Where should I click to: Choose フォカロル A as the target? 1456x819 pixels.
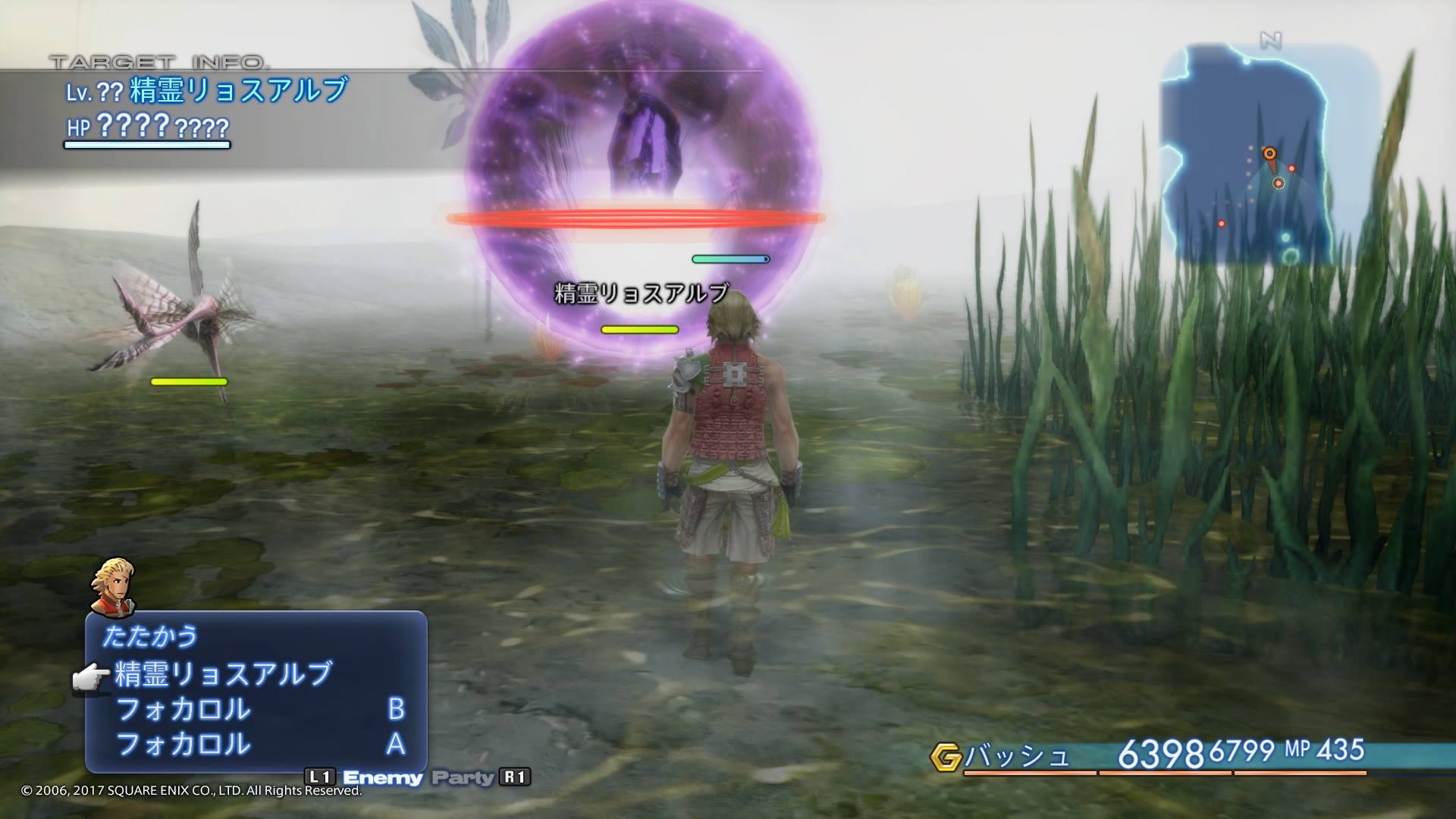(x=258, y=744)
